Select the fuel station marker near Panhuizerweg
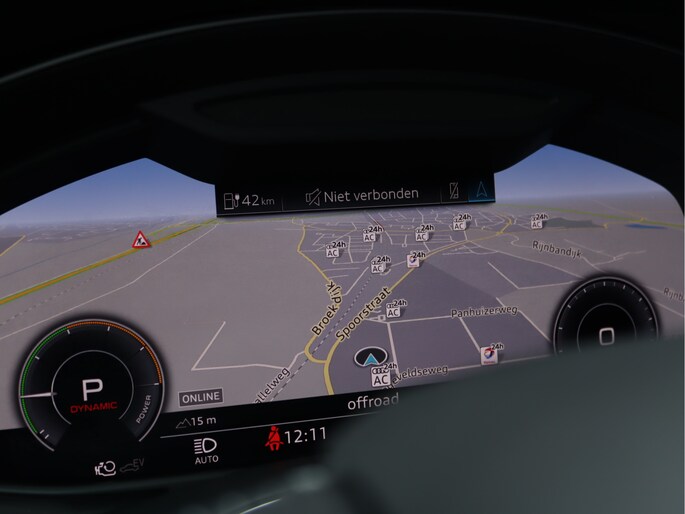Screen dimensions: 685x514 [x=488, y=354]
